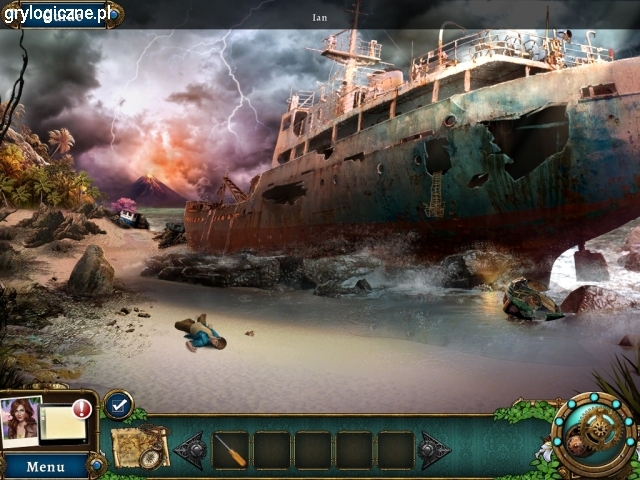The width and height of the screenshot is (640, 480).
Task: Select the screwdriver in the inventory
Action: point(231,449)
